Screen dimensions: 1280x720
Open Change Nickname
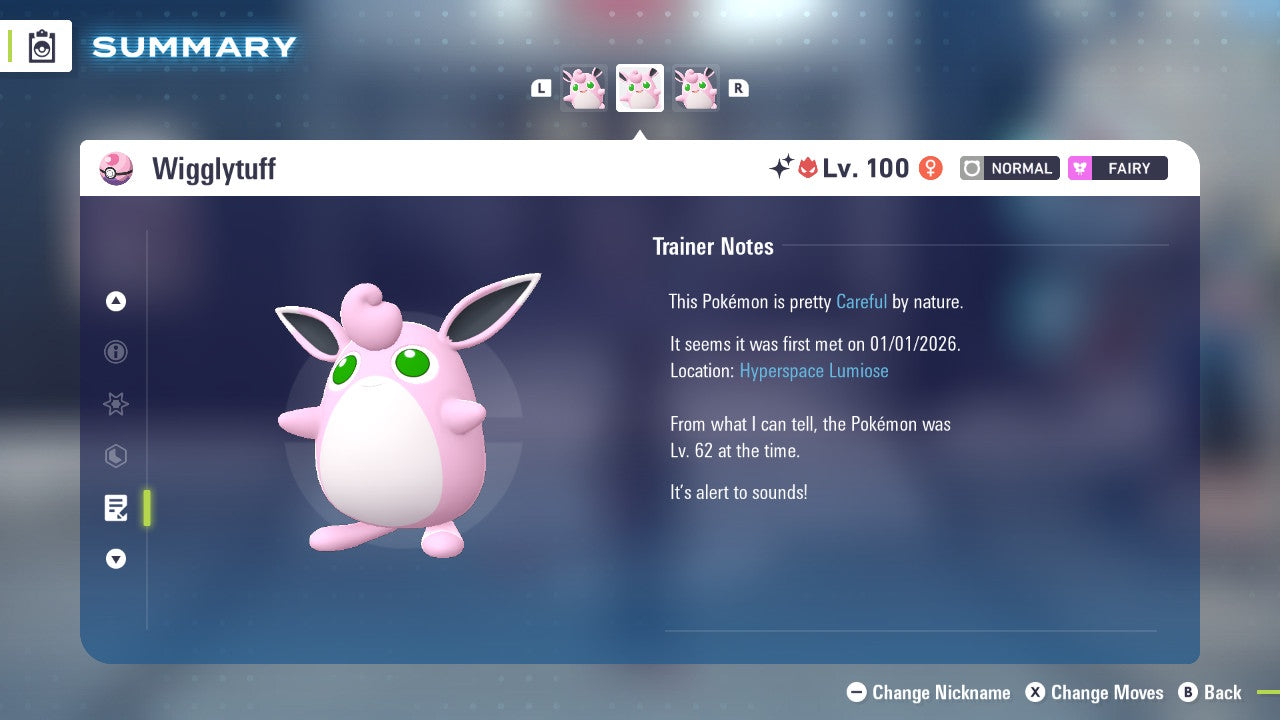[x=927, y=692]
